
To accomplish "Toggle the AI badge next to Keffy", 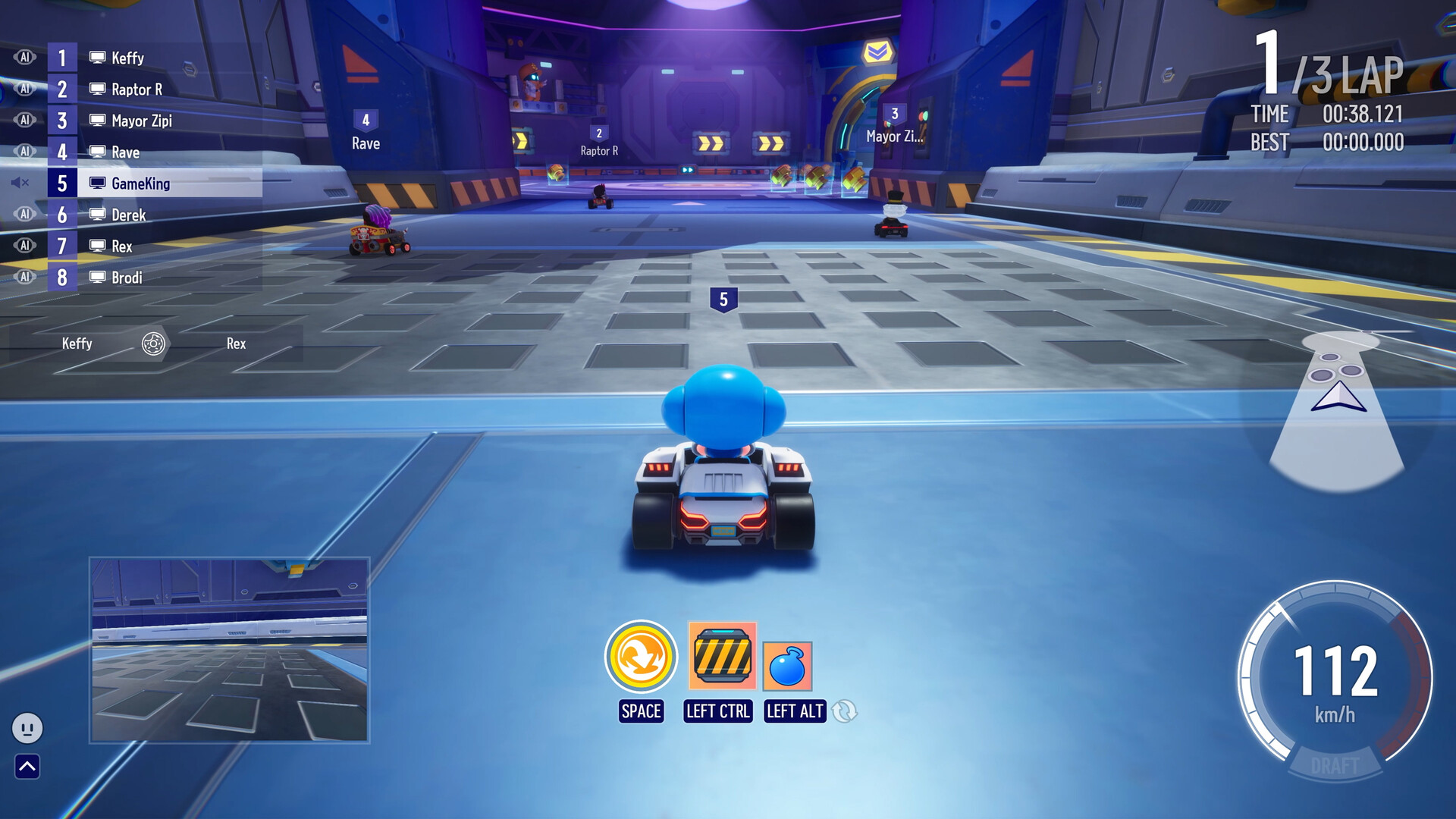I will pos(24,56).
